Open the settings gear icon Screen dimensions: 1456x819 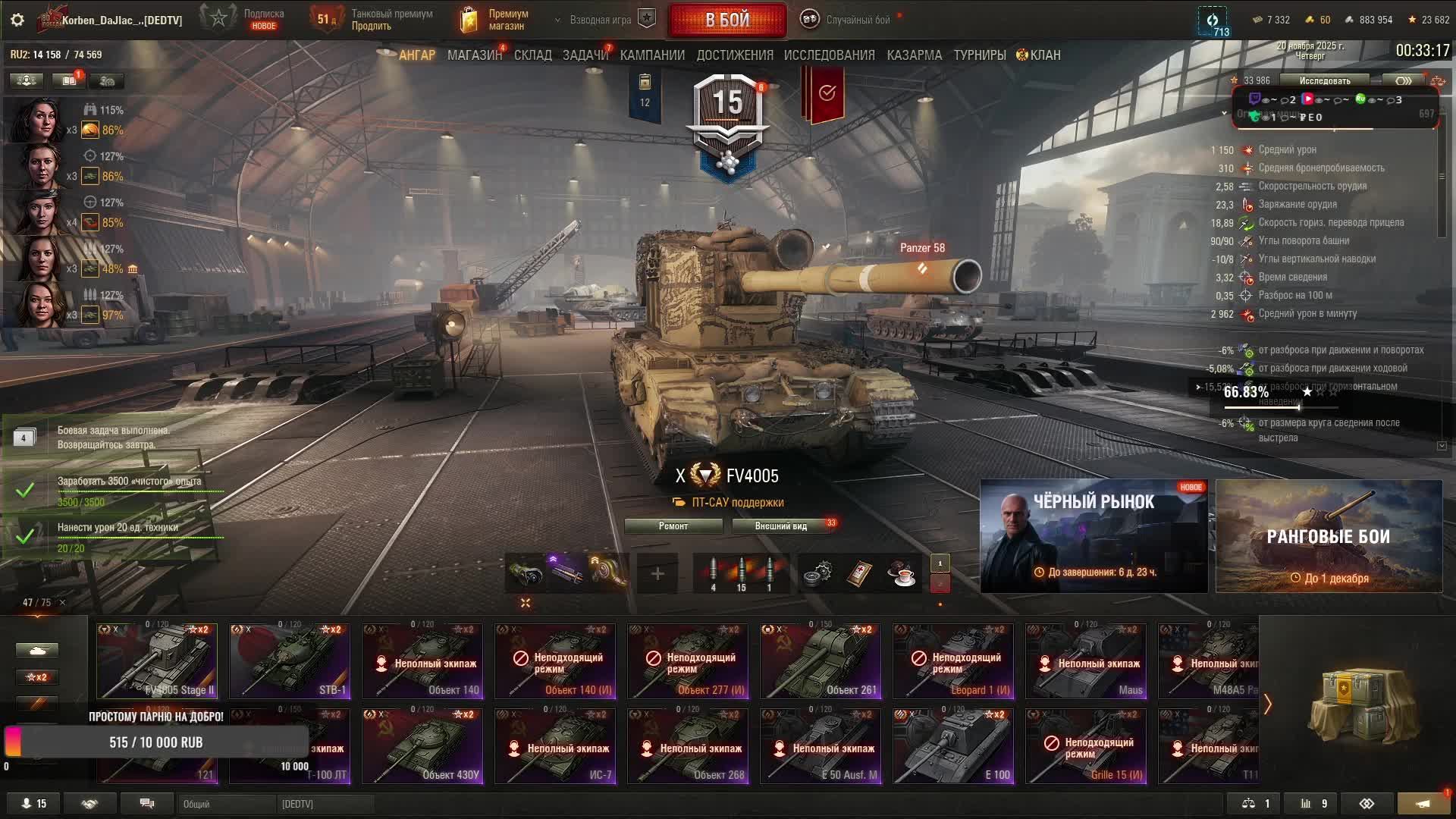(17, 20)
